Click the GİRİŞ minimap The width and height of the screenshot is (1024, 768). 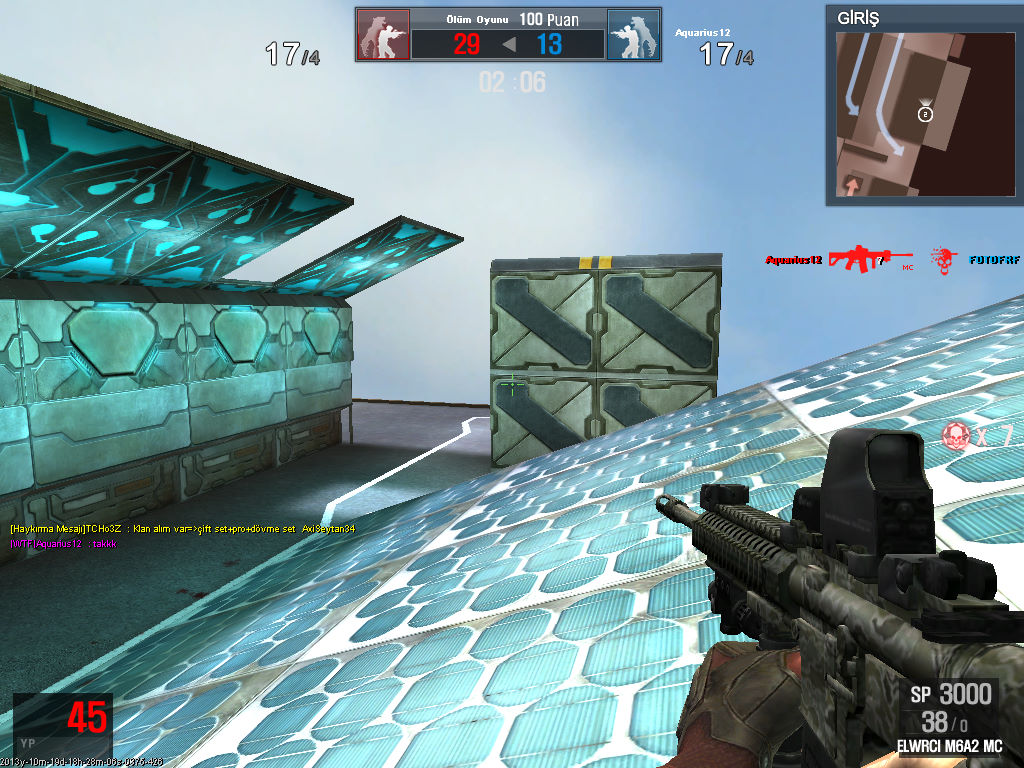click(x=922, y=114)
